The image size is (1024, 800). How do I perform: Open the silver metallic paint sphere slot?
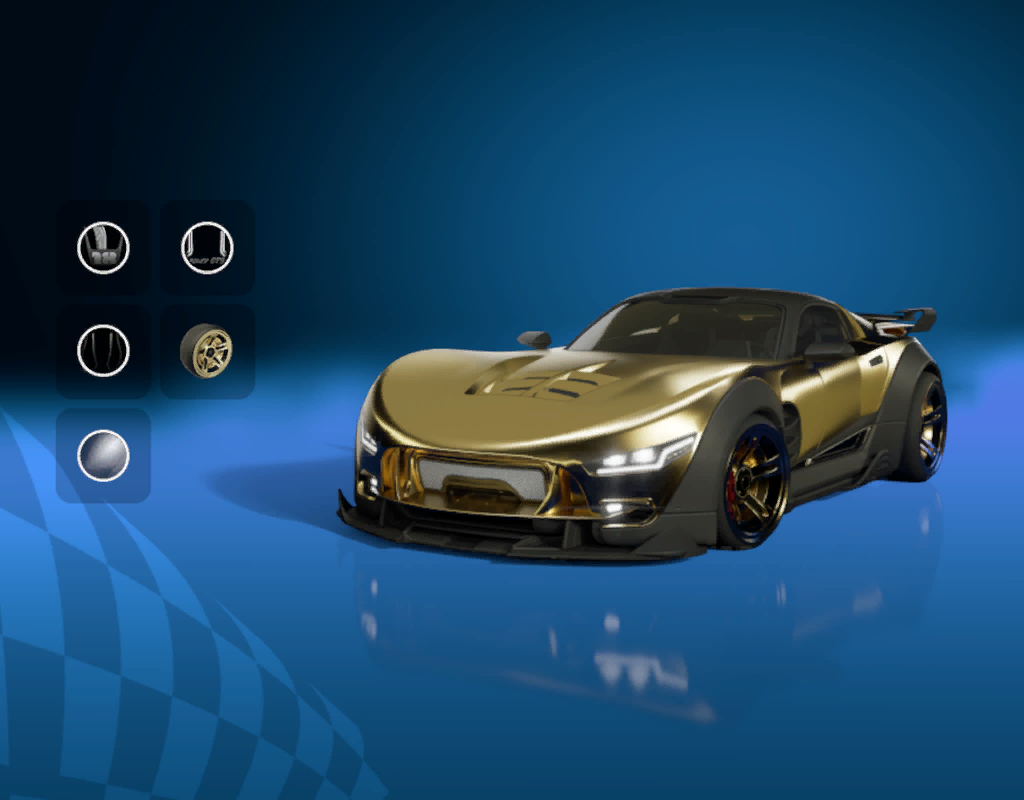[x=103, y=455]
